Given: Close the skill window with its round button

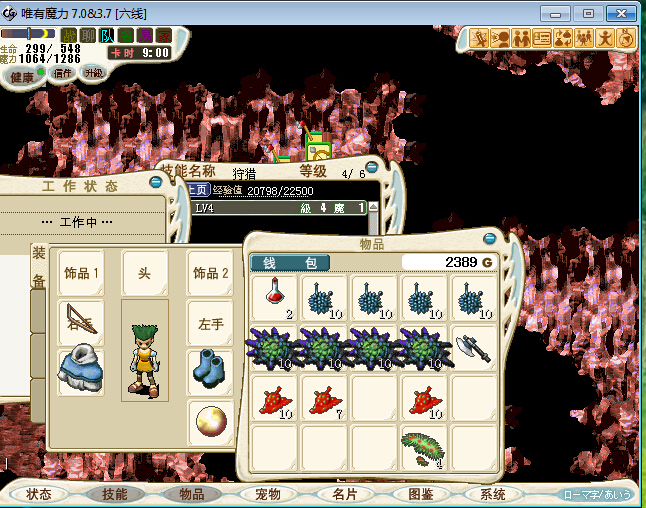Looking at the screenshot, I should tap(372, 168).
